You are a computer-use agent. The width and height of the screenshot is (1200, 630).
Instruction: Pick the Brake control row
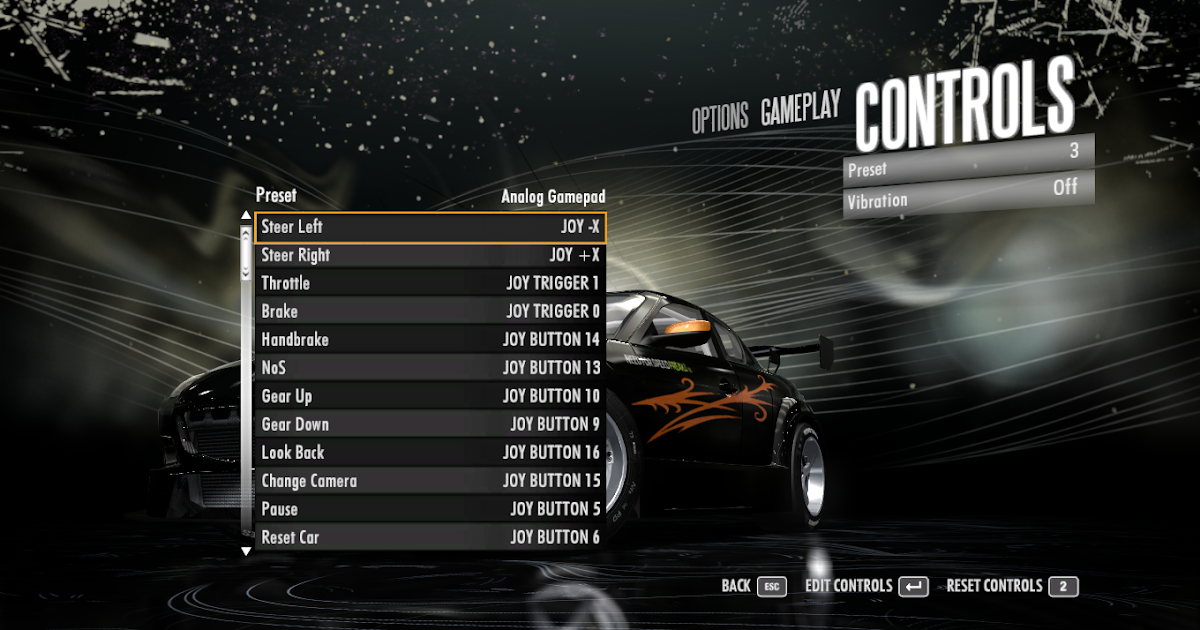click(x=430, y=311)
